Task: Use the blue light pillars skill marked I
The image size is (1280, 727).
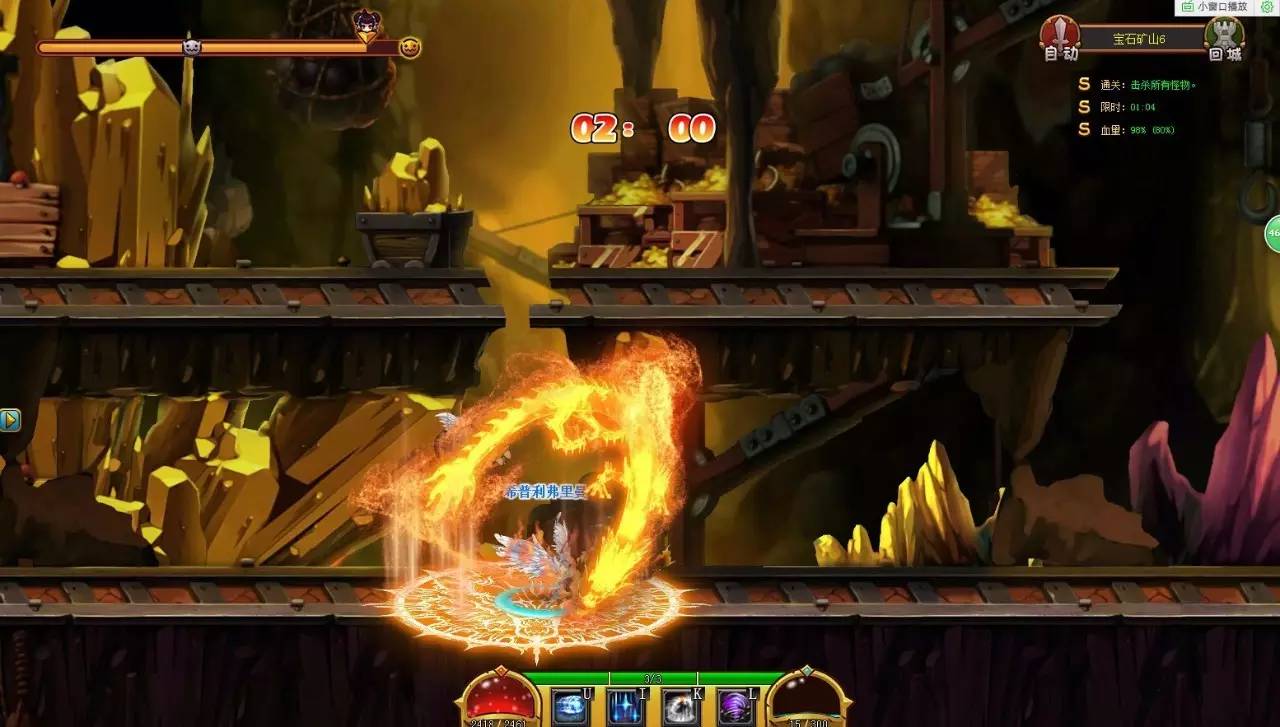Action: pos(626,707)
